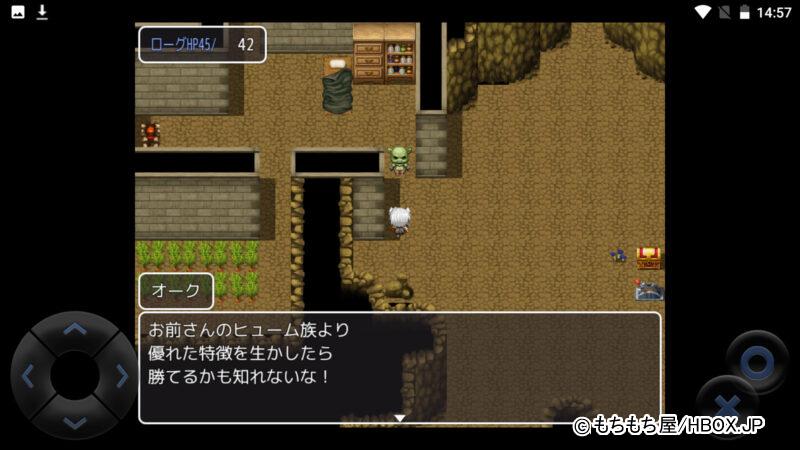
Task: Tap the D-pad left arrow
Action: 27,376
